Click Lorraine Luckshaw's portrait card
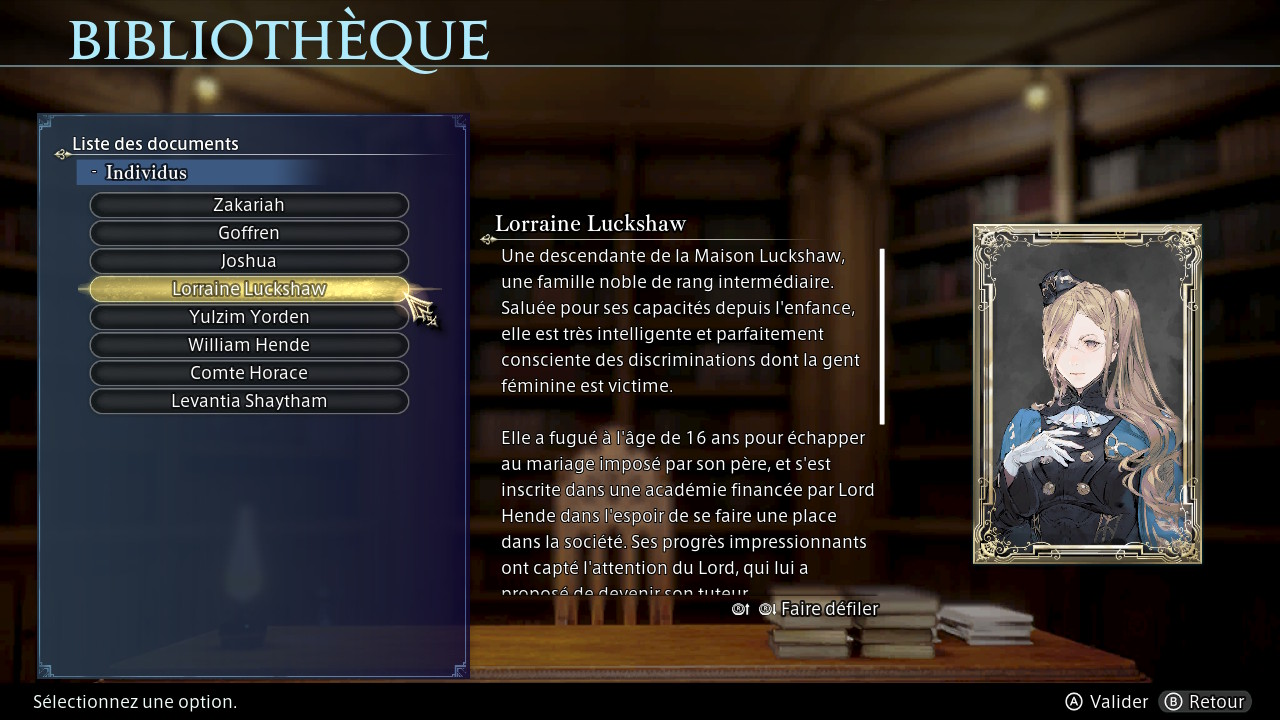This screenshot has height=720, width=1280. 1087,393
